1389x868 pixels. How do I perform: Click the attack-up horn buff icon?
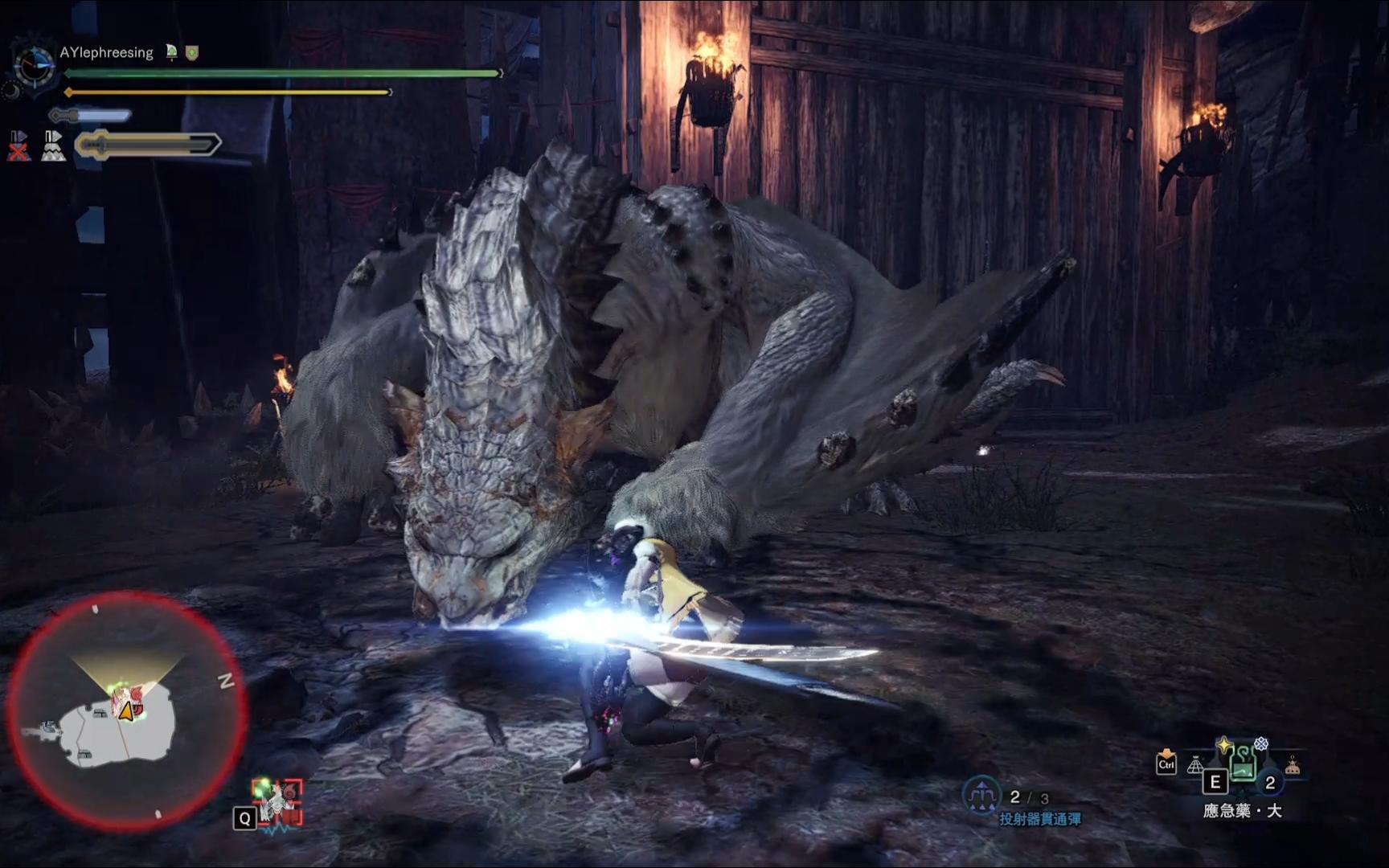pos(171,52)
